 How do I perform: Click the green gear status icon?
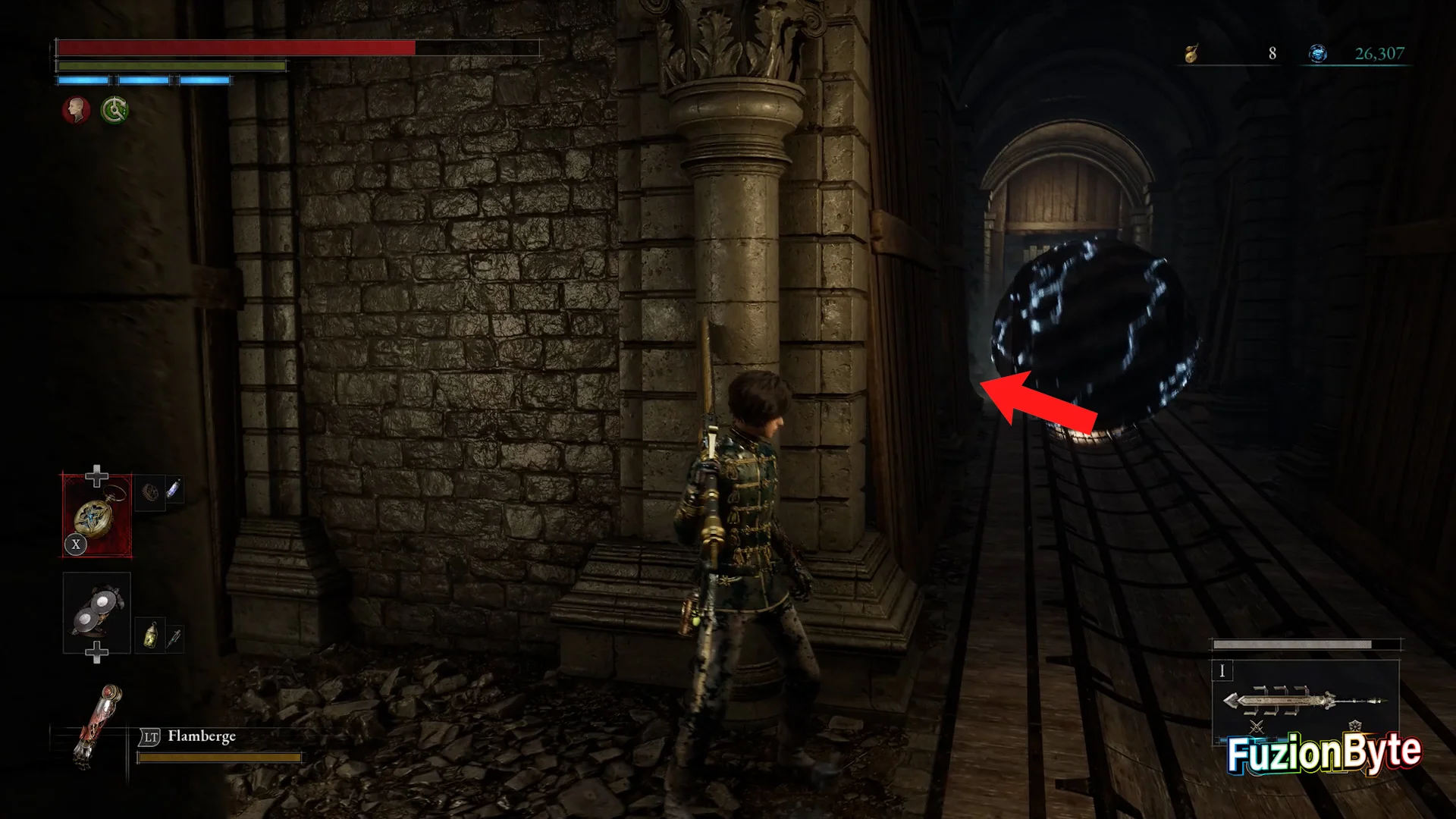[115, 111]
